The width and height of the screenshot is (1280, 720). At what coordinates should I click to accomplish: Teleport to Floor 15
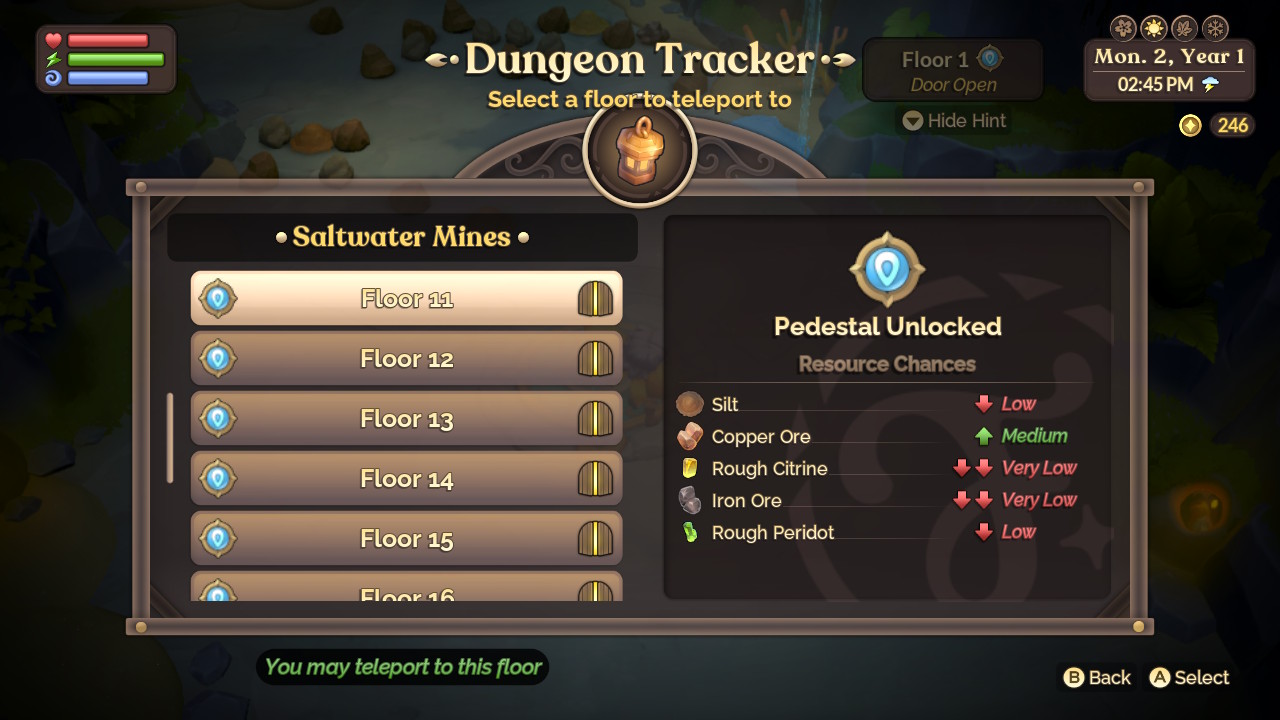(406, 539)
